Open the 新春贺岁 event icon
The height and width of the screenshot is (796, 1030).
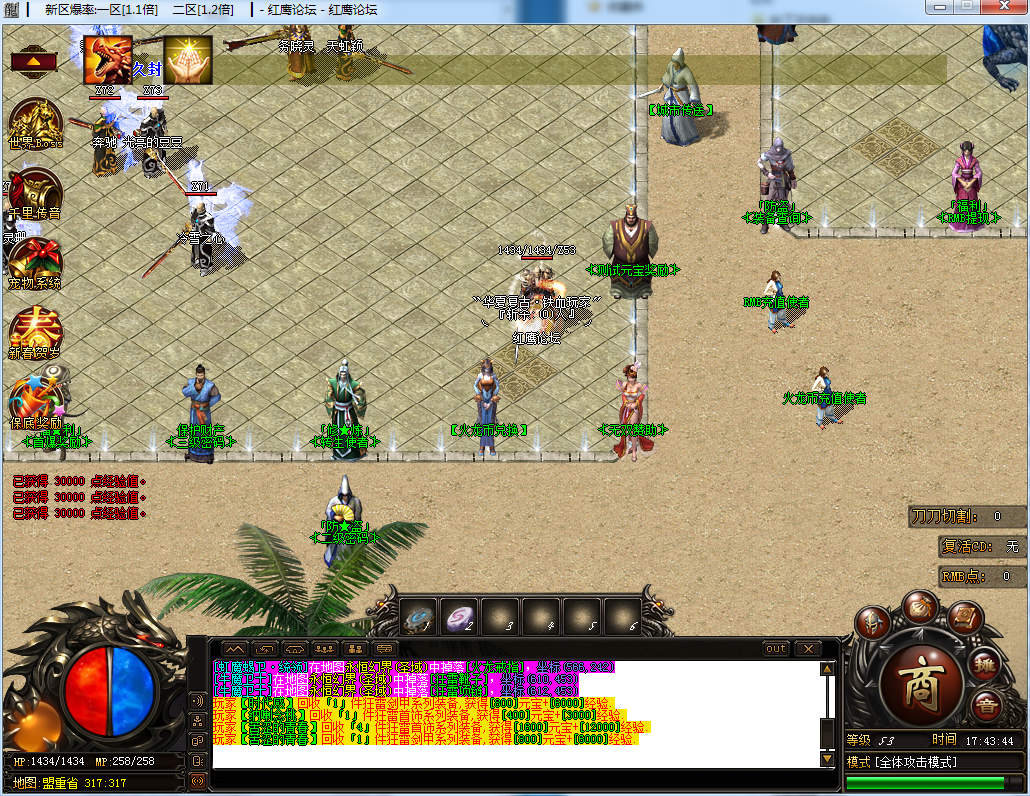coord(35,331)
